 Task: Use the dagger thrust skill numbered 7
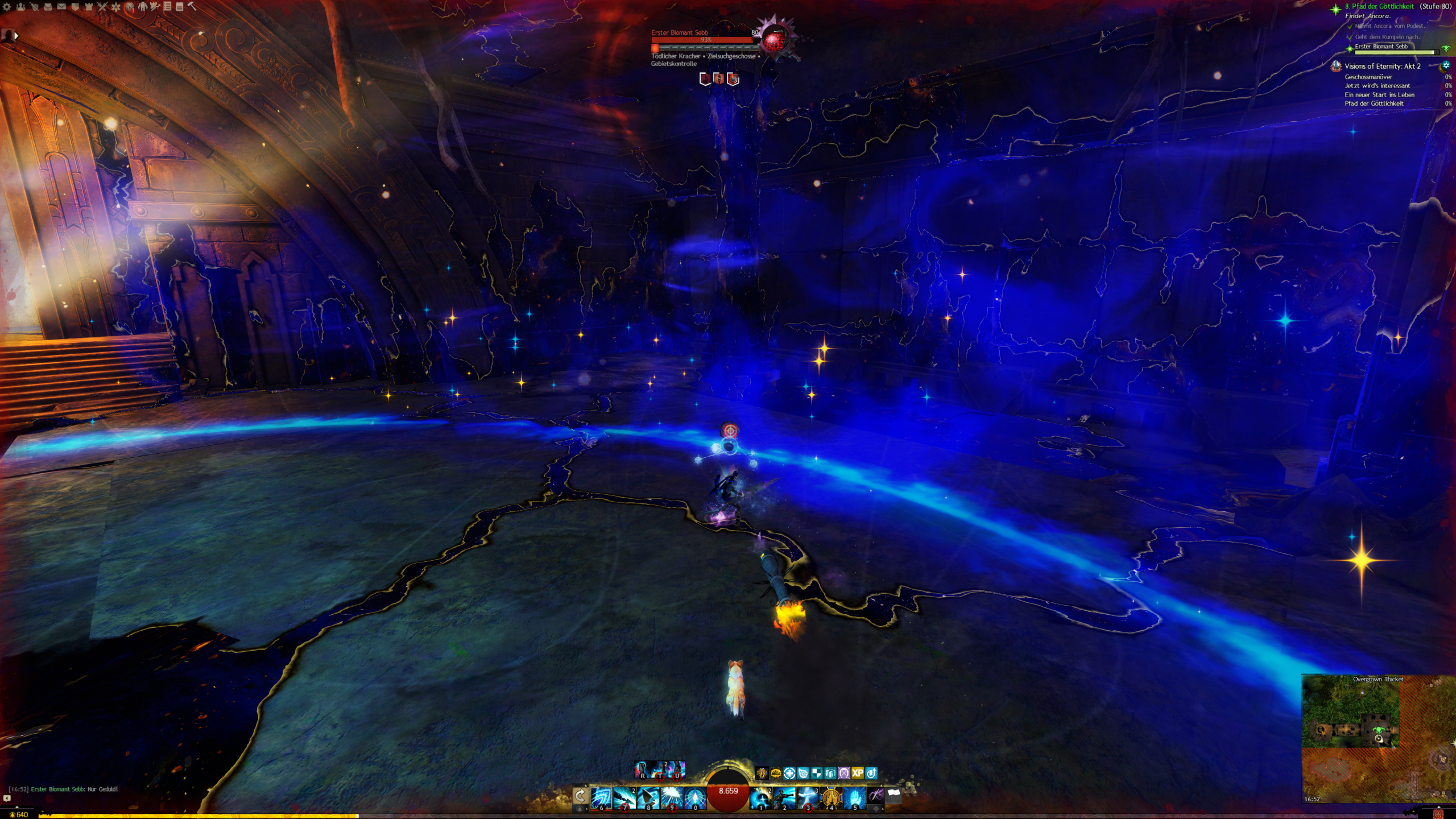click(624, 797)
